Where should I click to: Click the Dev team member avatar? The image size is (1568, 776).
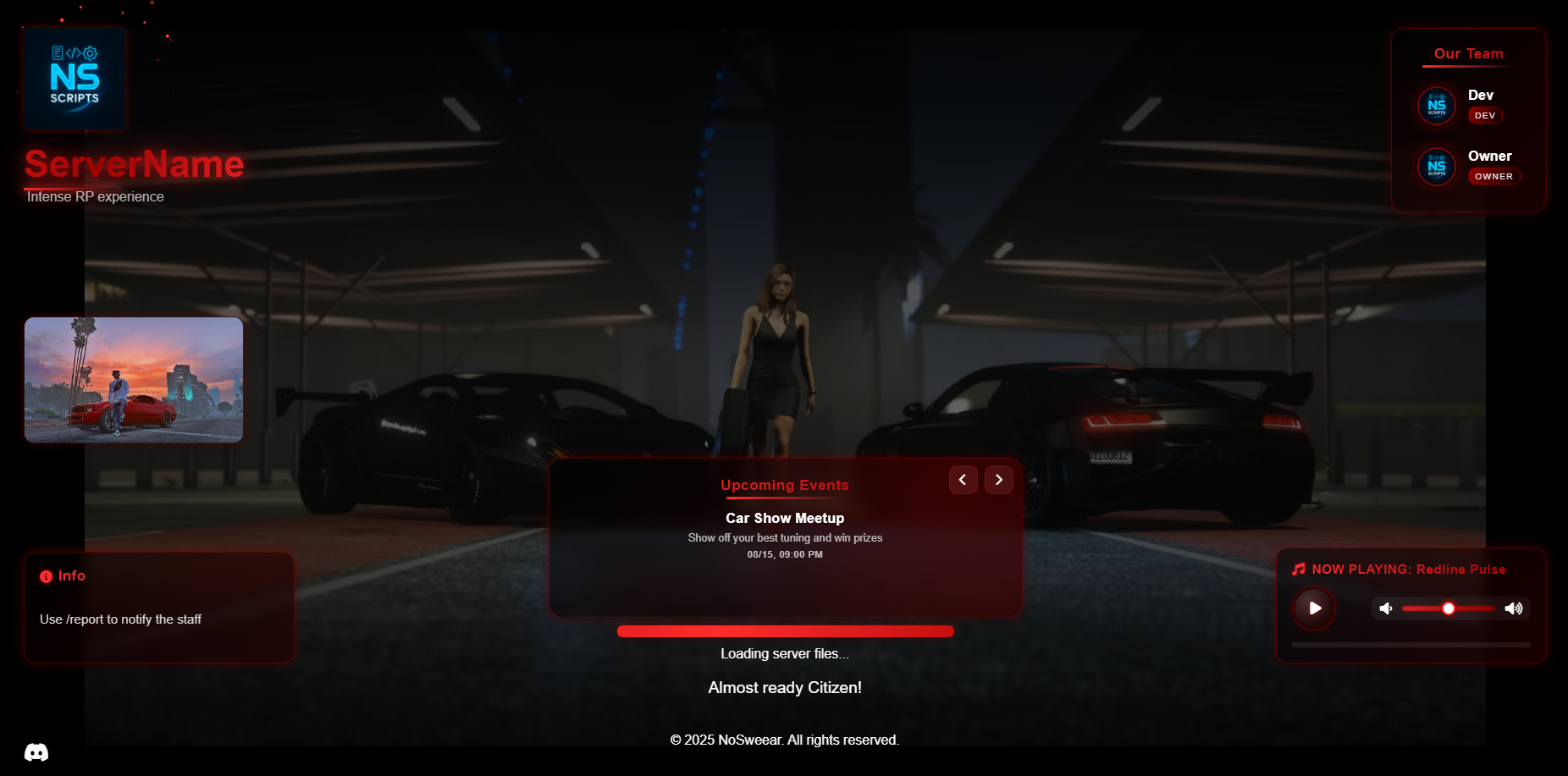pyautogui.click(x=1437, y=105)
